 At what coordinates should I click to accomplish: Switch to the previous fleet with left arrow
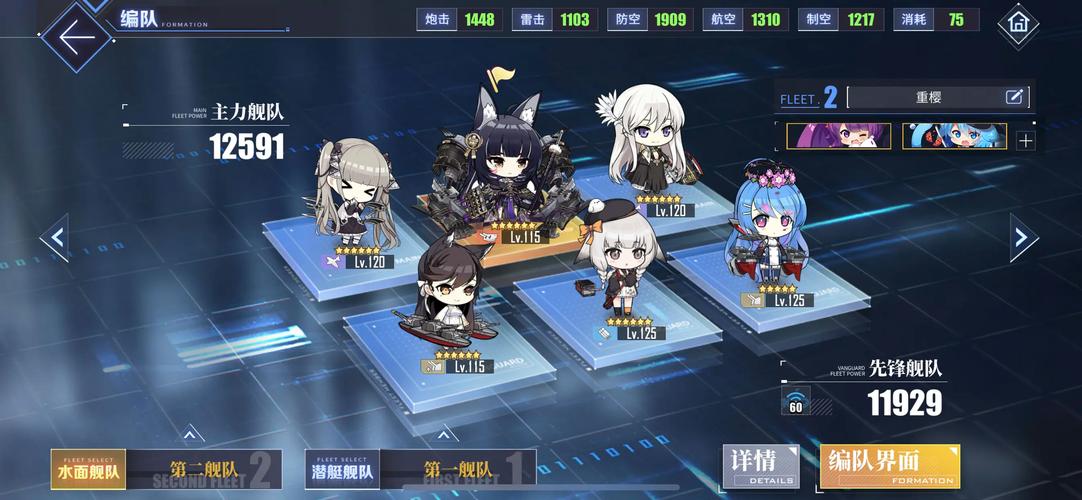pos(57,238)
